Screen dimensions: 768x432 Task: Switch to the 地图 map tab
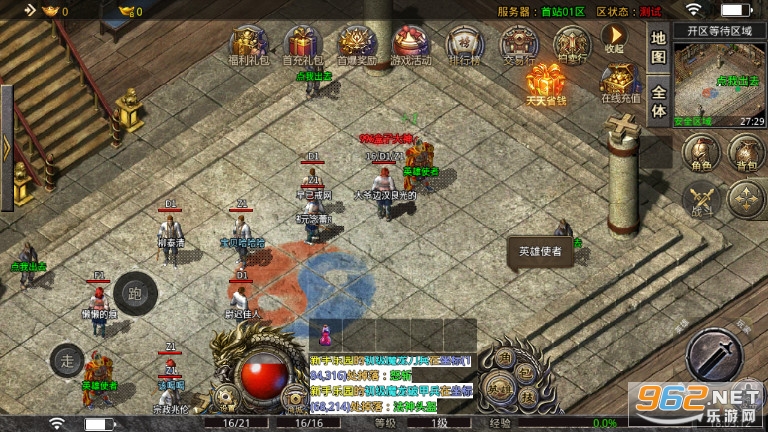coord(658,47)
